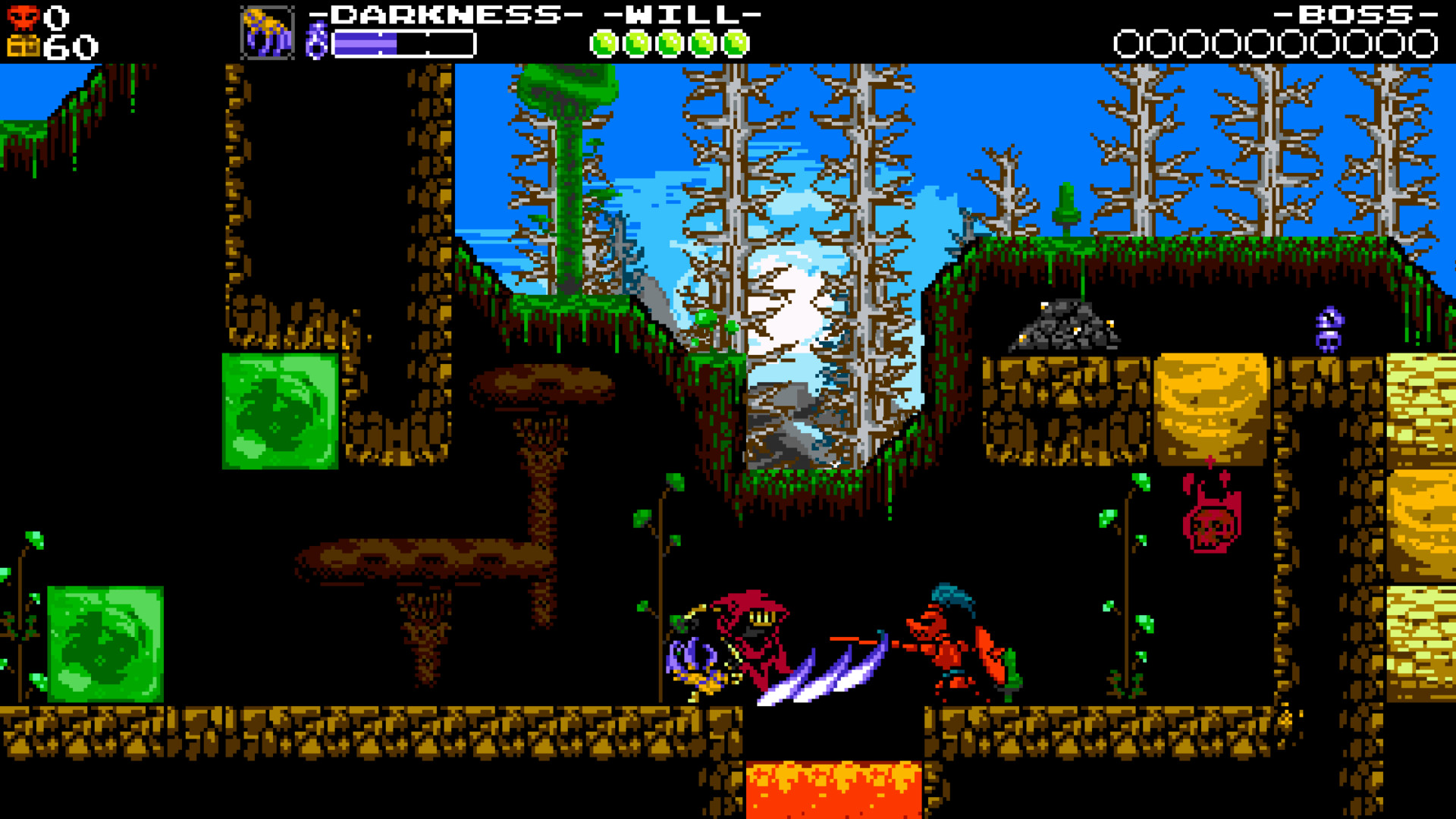Select the -WILL- HUD label
Screen dimensions: 1456x819
(675, 13)
